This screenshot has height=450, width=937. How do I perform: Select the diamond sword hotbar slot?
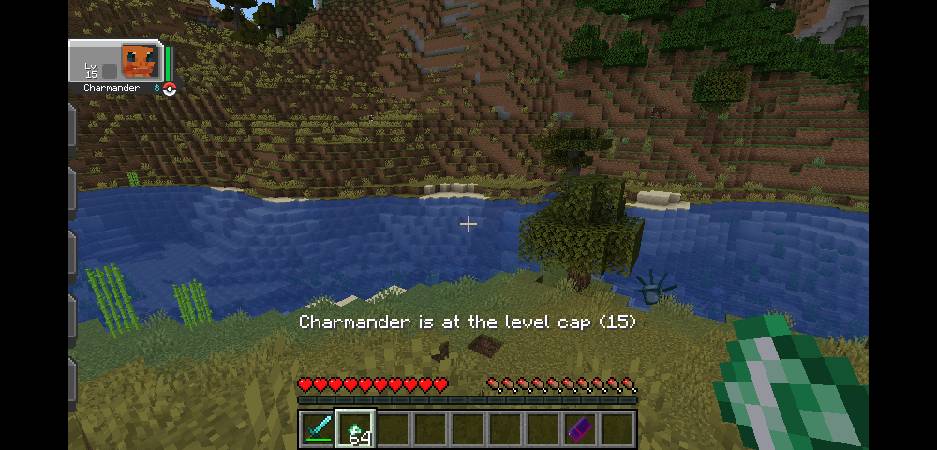317,428
